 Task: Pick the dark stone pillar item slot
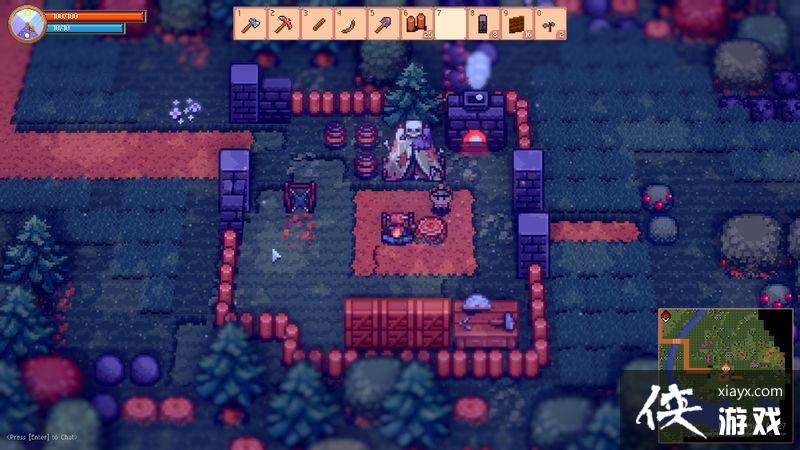point(483,24)
